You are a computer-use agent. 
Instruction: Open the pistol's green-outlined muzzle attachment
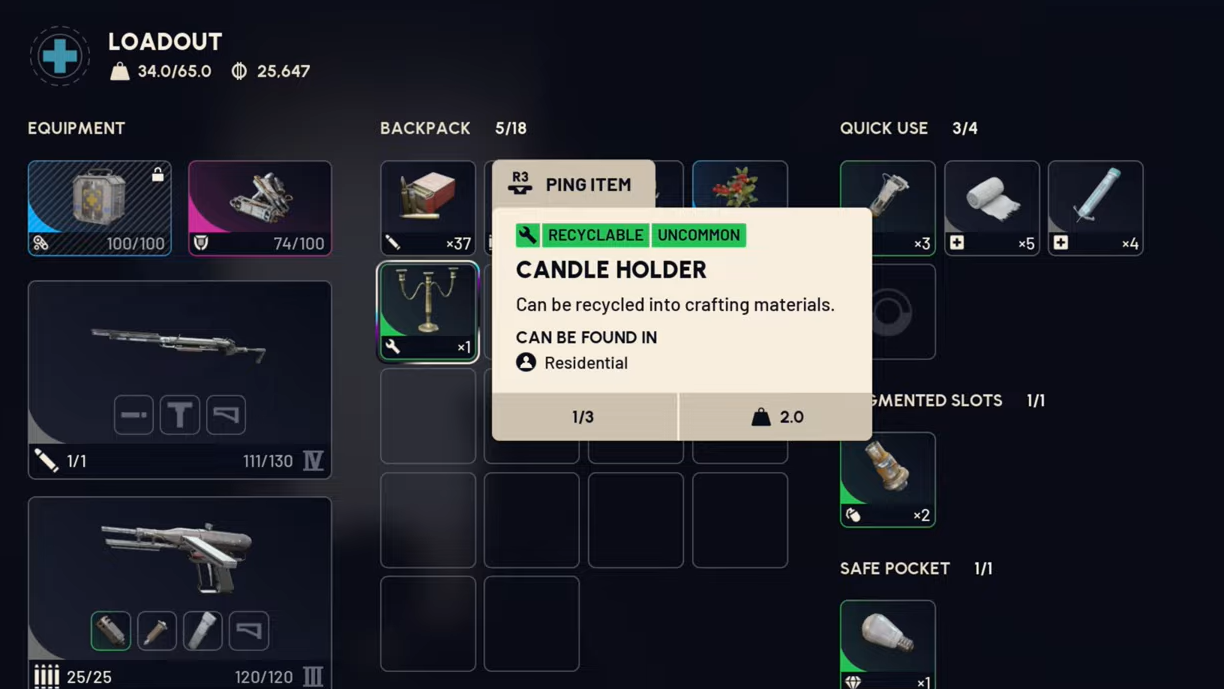pyautogui.click(x=111, y=631)
